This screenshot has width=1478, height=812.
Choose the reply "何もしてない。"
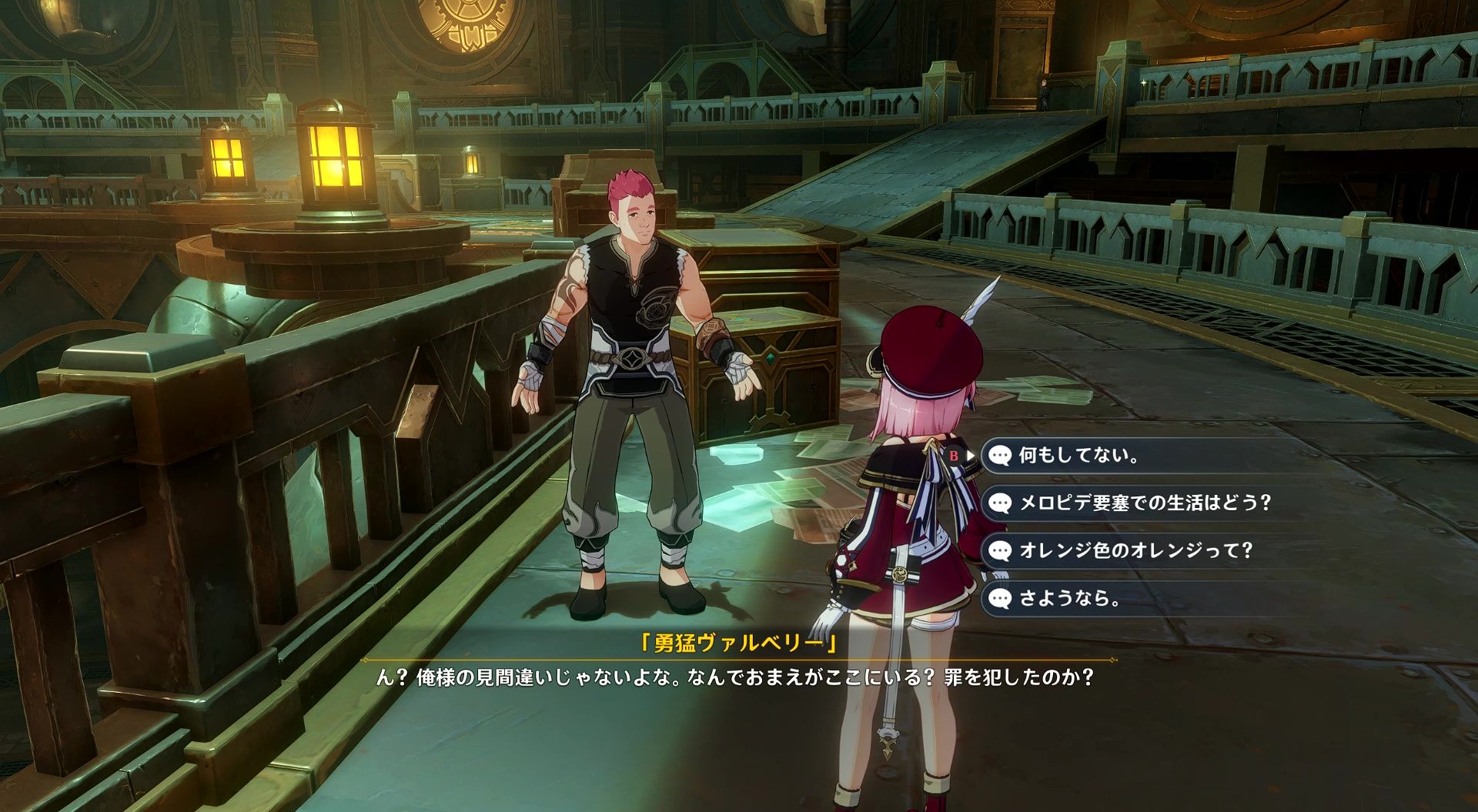point(1078,456)
